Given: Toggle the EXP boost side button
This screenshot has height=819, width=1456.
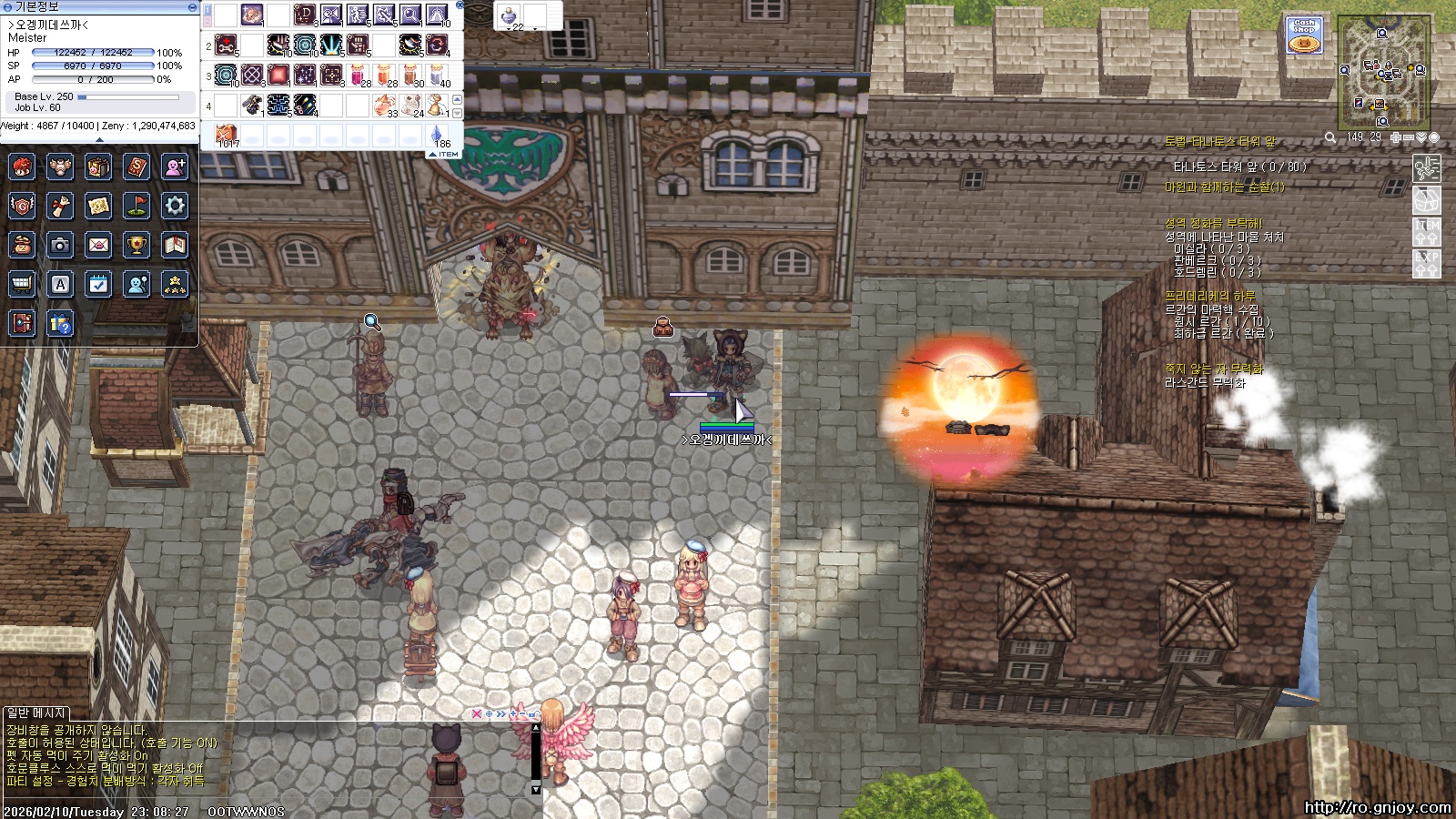Looking at the screenshot, I should point(1426,263).
